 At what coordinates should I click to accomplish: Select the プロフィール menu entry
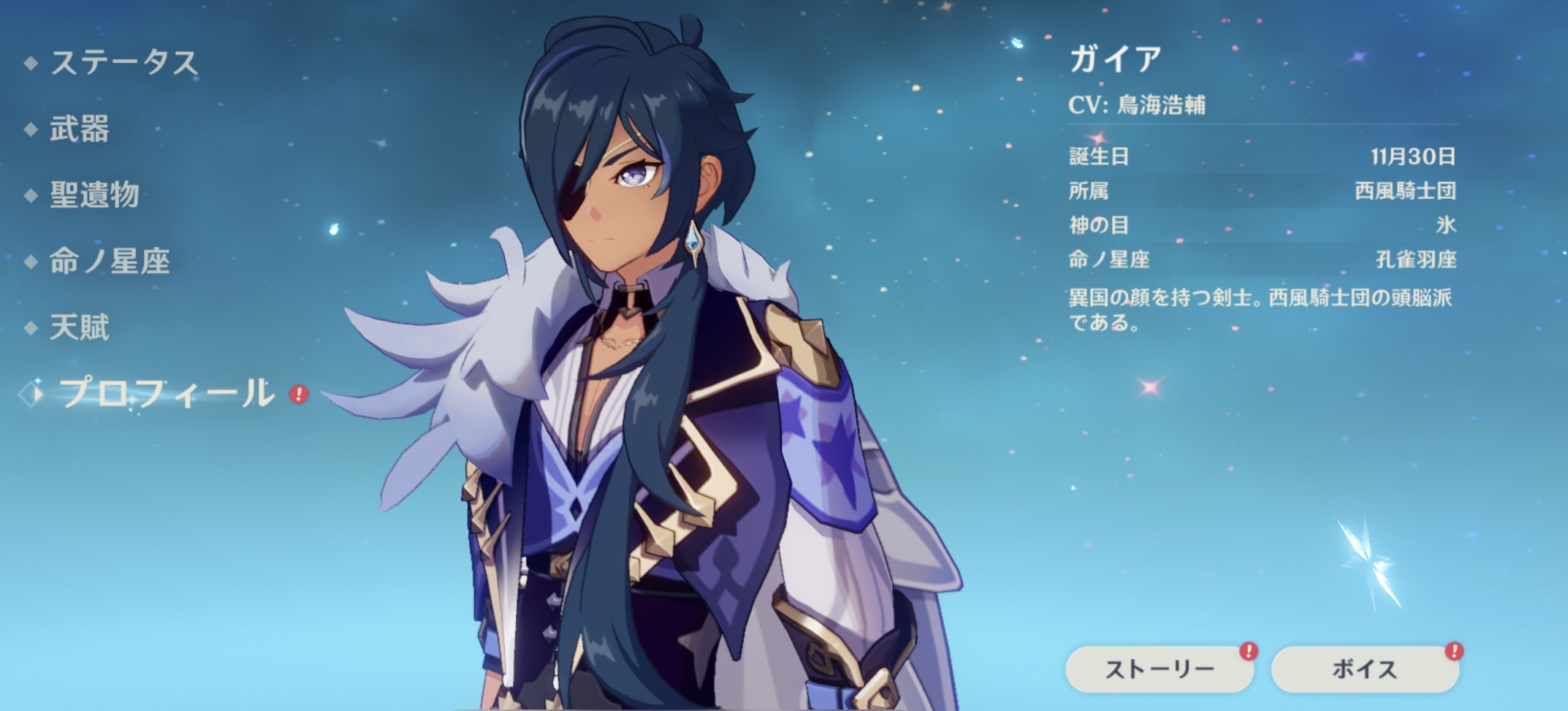pos(167,394)
